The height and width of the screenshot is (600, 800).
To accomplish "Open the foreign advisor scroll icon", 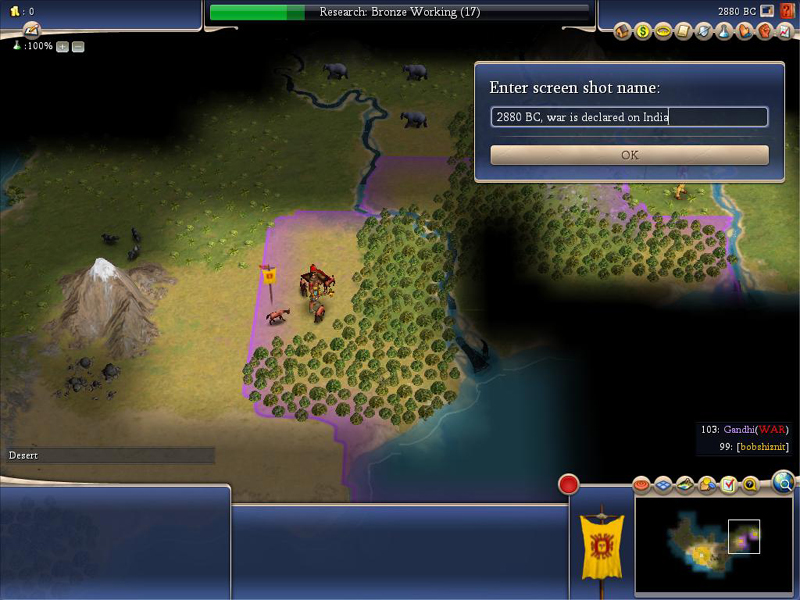I will (x=683, y=32).
